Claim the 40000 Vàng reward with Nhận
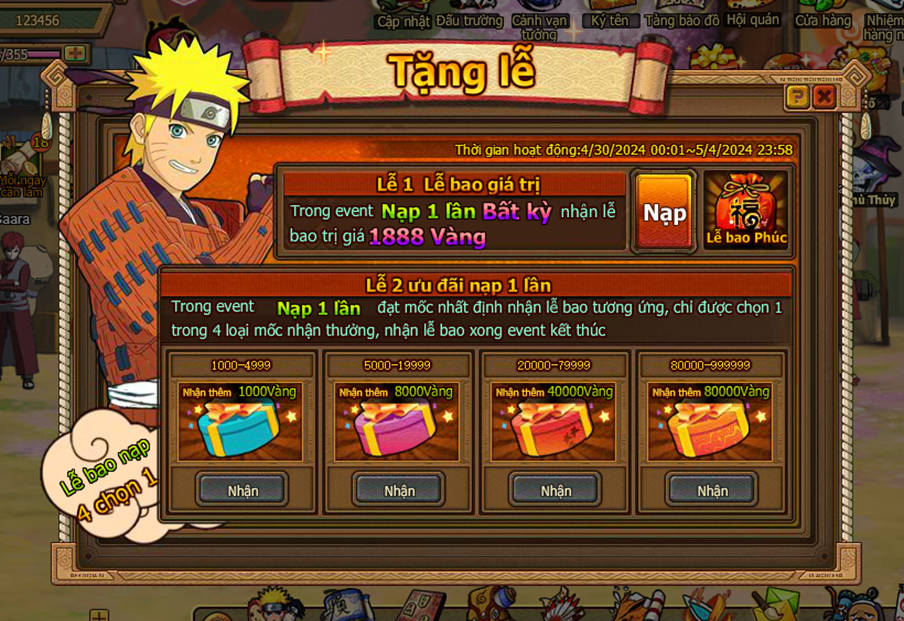The image size is (904, 621). tap(555, 490)
